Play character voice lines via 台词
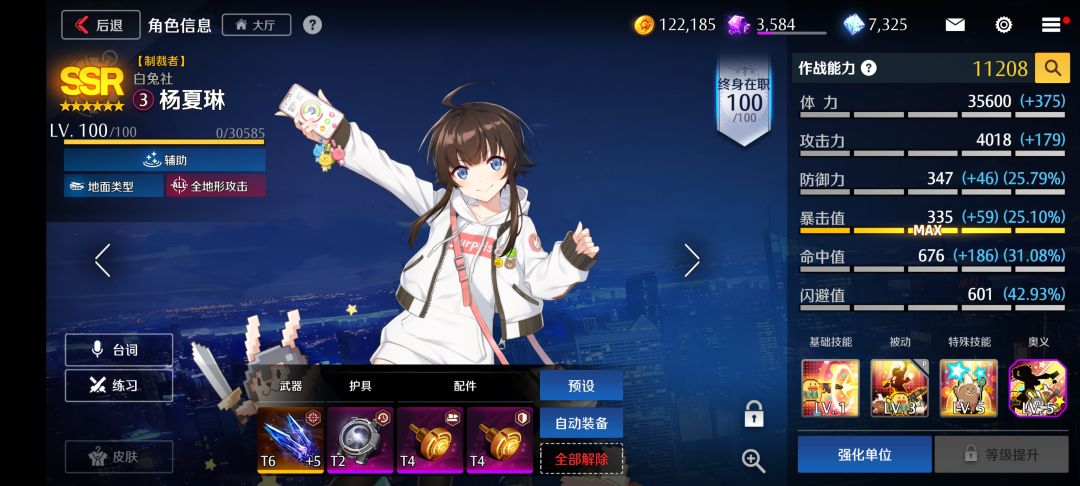This screenshot has width=1080, height=486. pyautogui.click(x=119, y=350)
